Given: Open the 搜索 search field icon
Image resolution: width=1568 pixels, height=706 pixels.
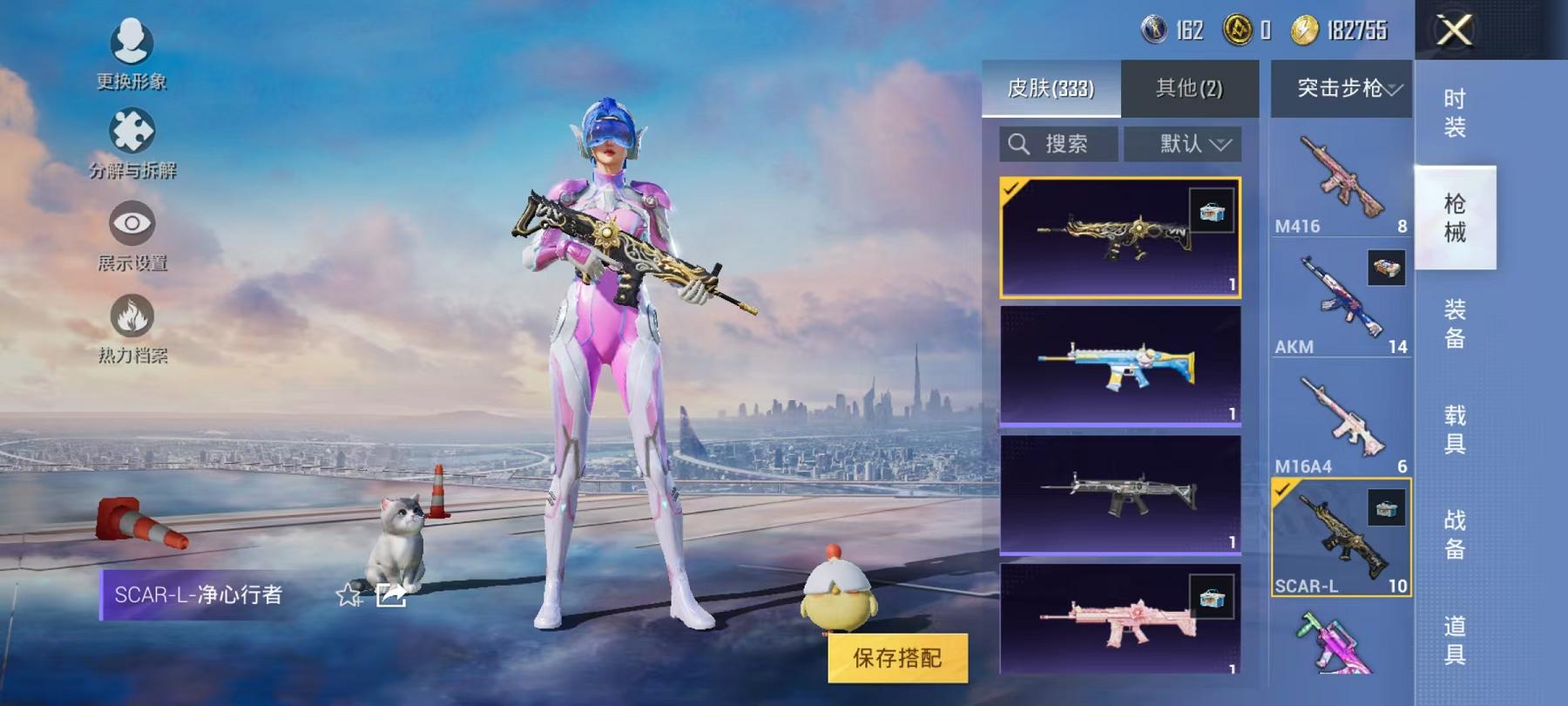Looking at the screenshot, I should click(1019, 144).
